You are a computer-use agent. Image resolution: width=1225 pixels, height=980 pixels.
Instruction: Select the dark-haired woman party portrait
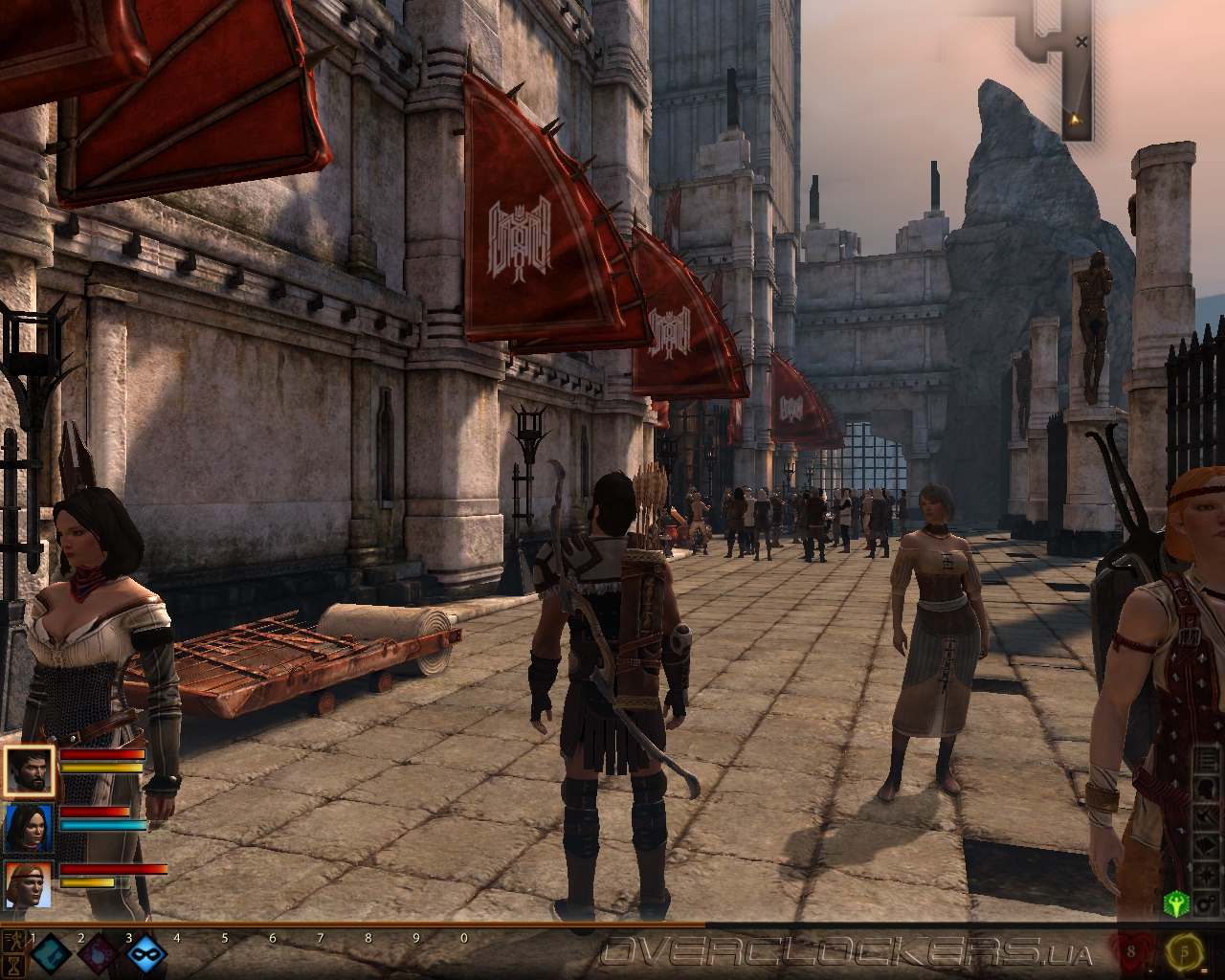click(28, 828)
